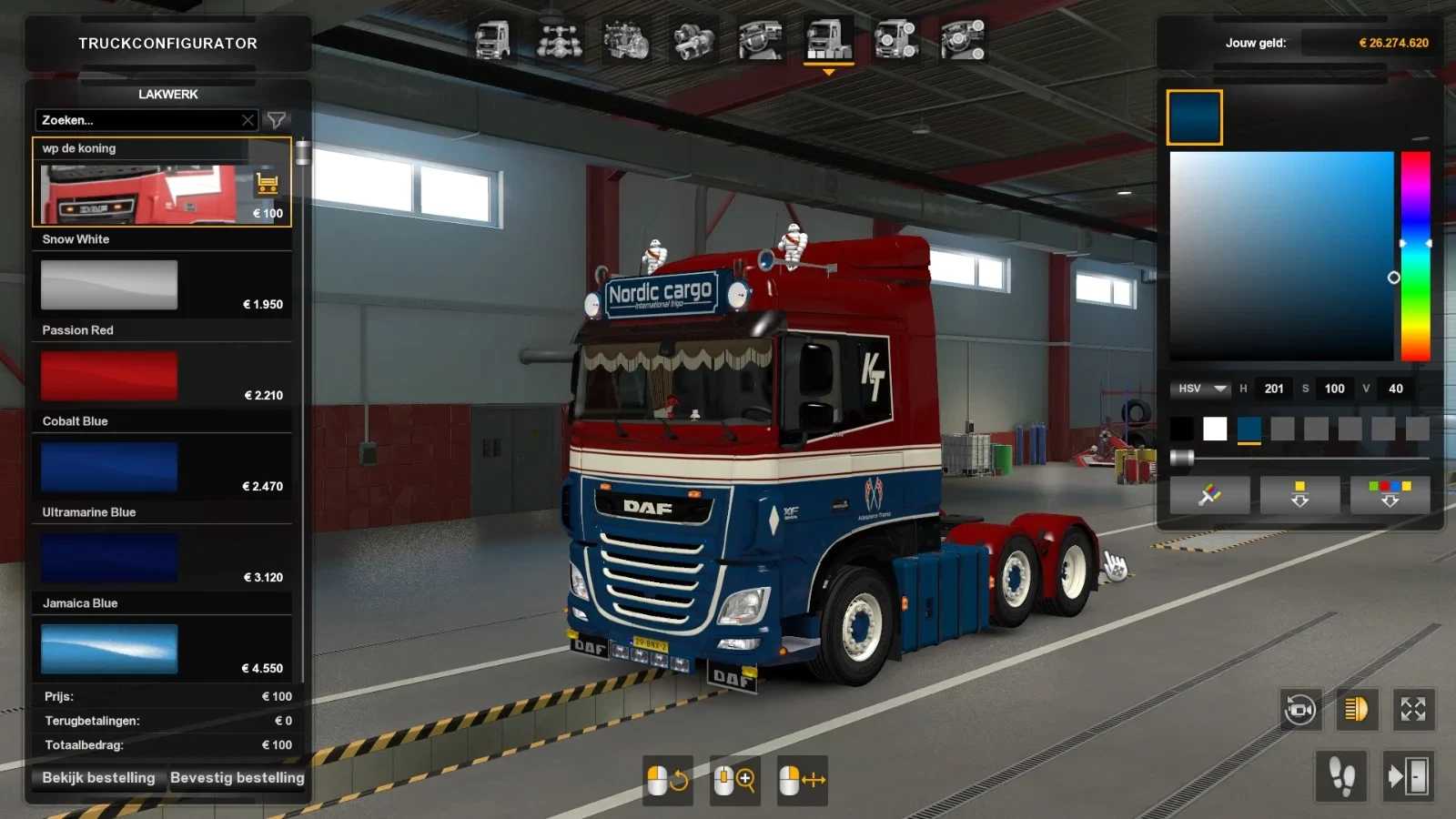Screen dimensions: 1456x819
Task: Click Bekijk bestelling button
Action: click(x=98, y=778)
